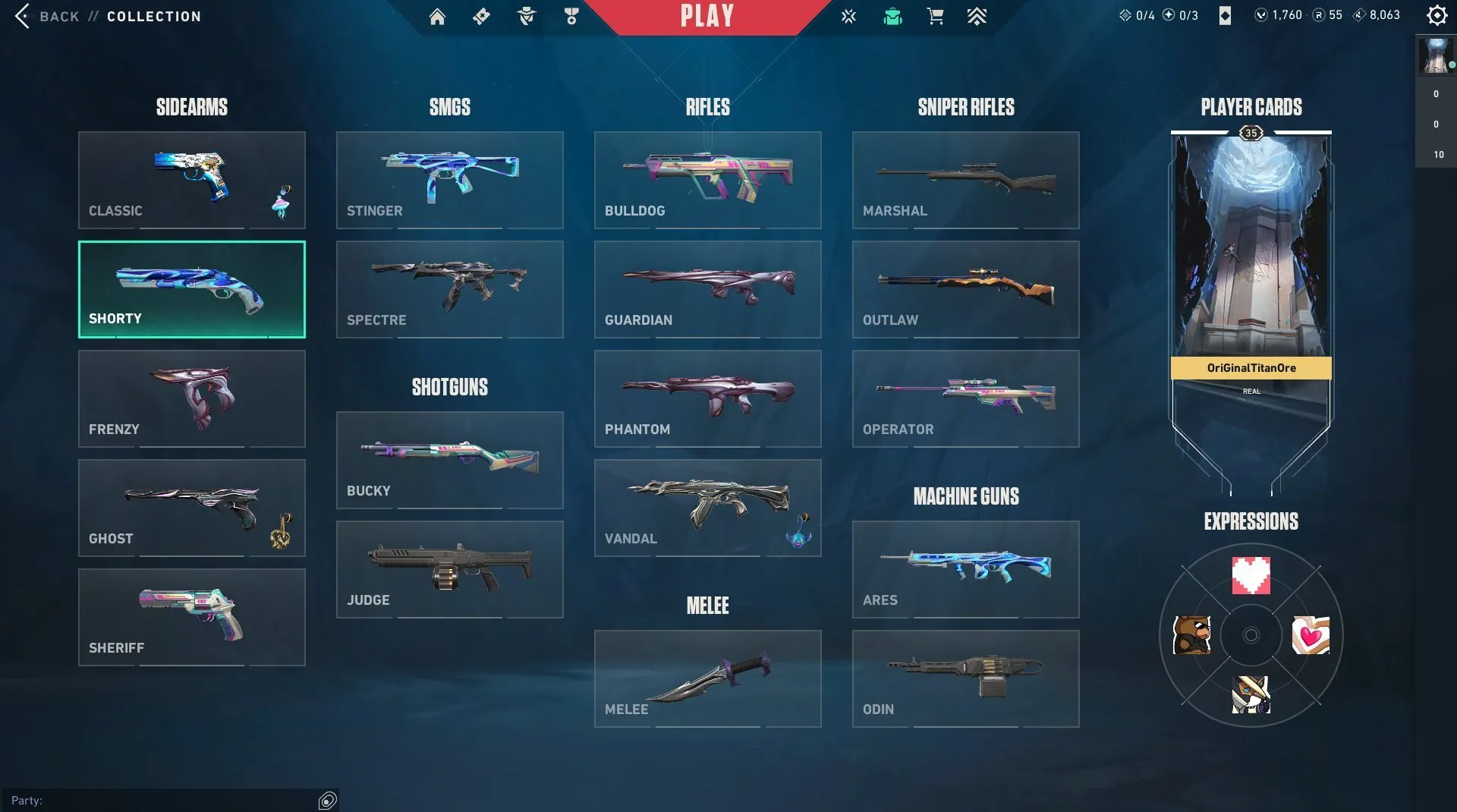The image size is (1457, 812).
Task: Select the Collection backpack icon
Action: click(893, 15)
